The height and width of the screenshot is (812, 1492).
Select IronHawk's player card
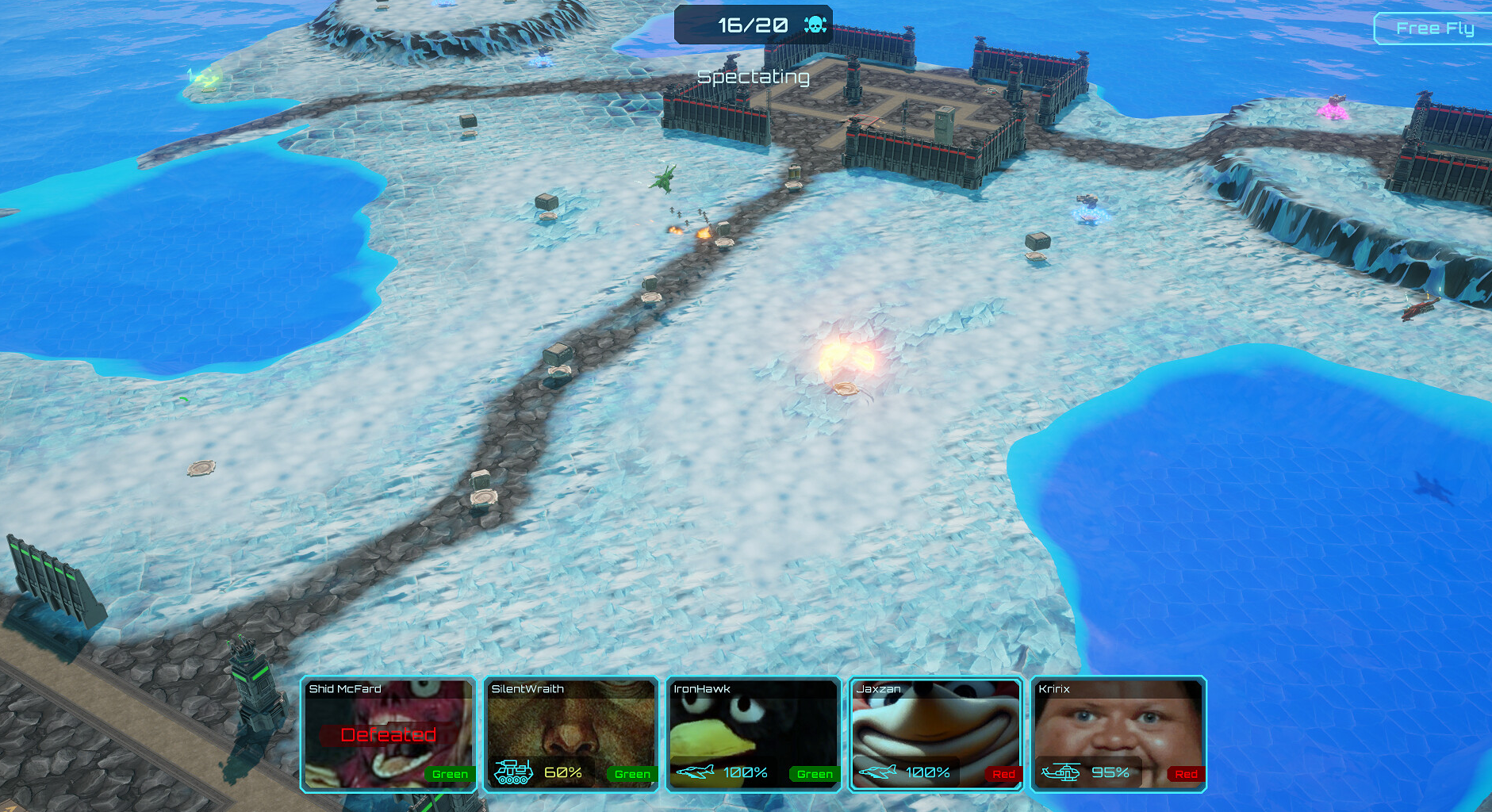pyautogui.click(x=754, y=734)
